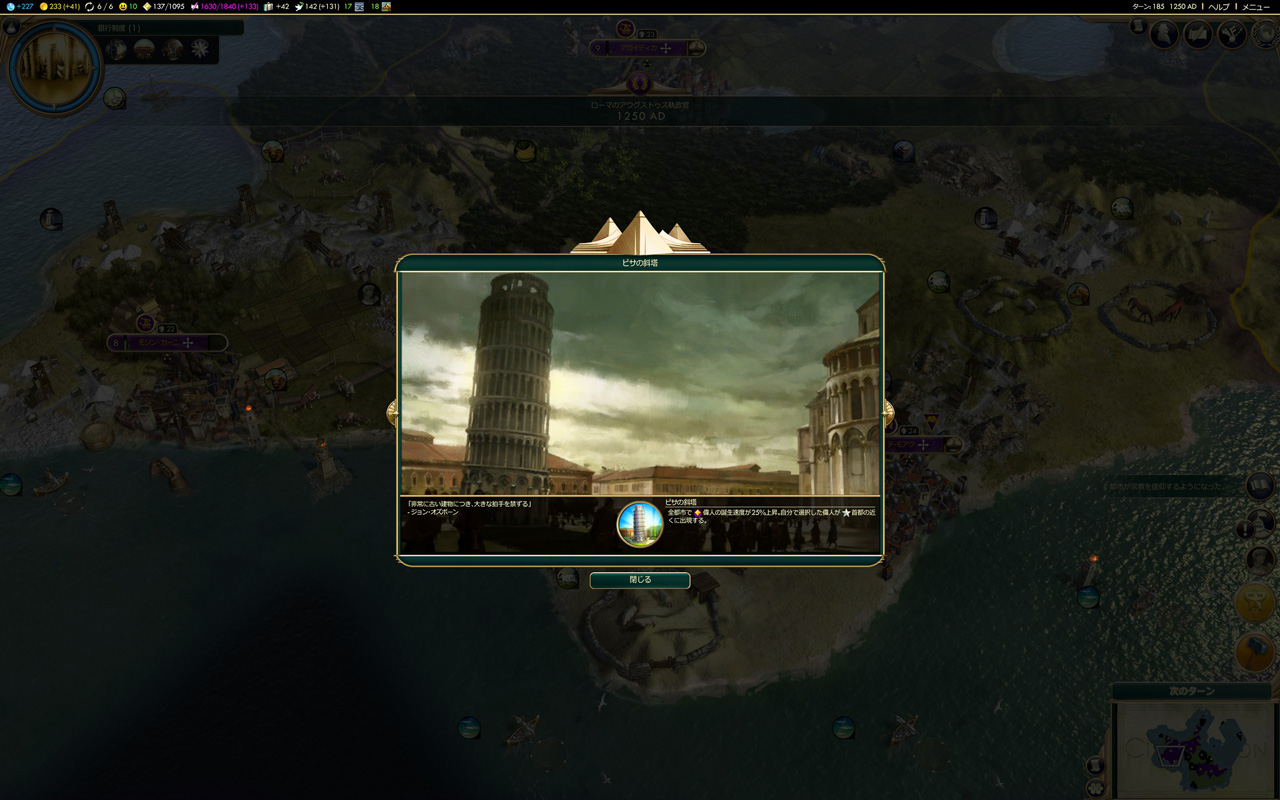Select the gold star notification
Viewport: 1280px width, 800px height.
pos(1254,602)
